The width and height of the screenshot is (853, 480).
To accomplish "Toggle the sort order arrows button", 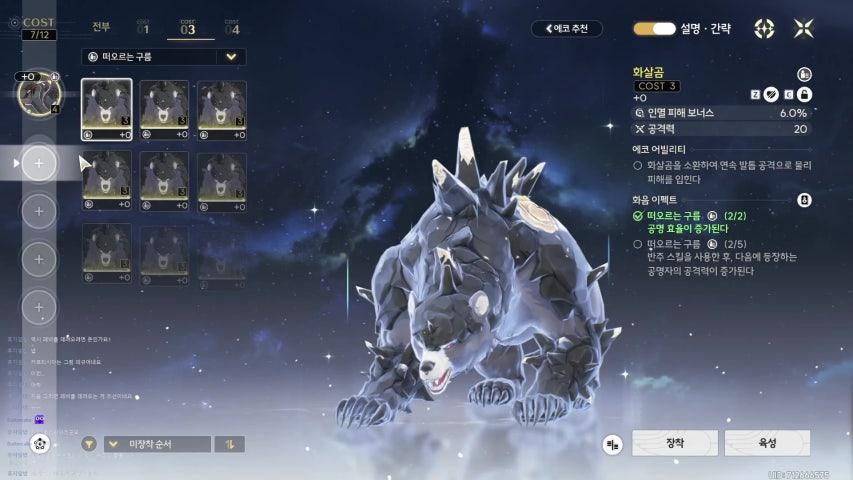I will click(x=230, y=444).
